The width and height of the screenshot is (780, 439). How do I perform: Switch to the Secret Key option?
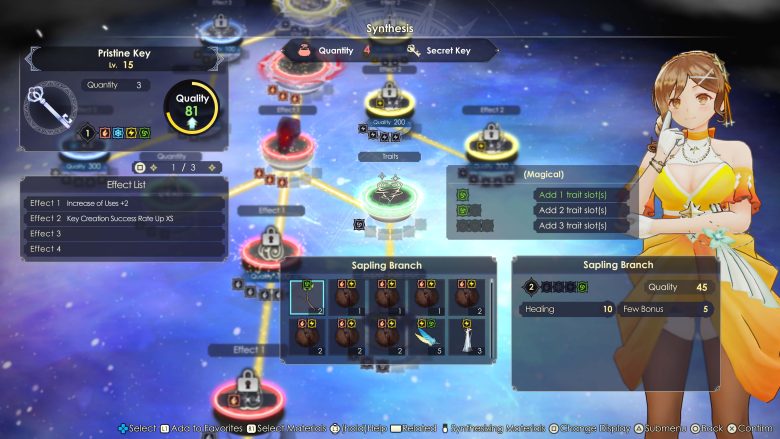click(447, 50)
